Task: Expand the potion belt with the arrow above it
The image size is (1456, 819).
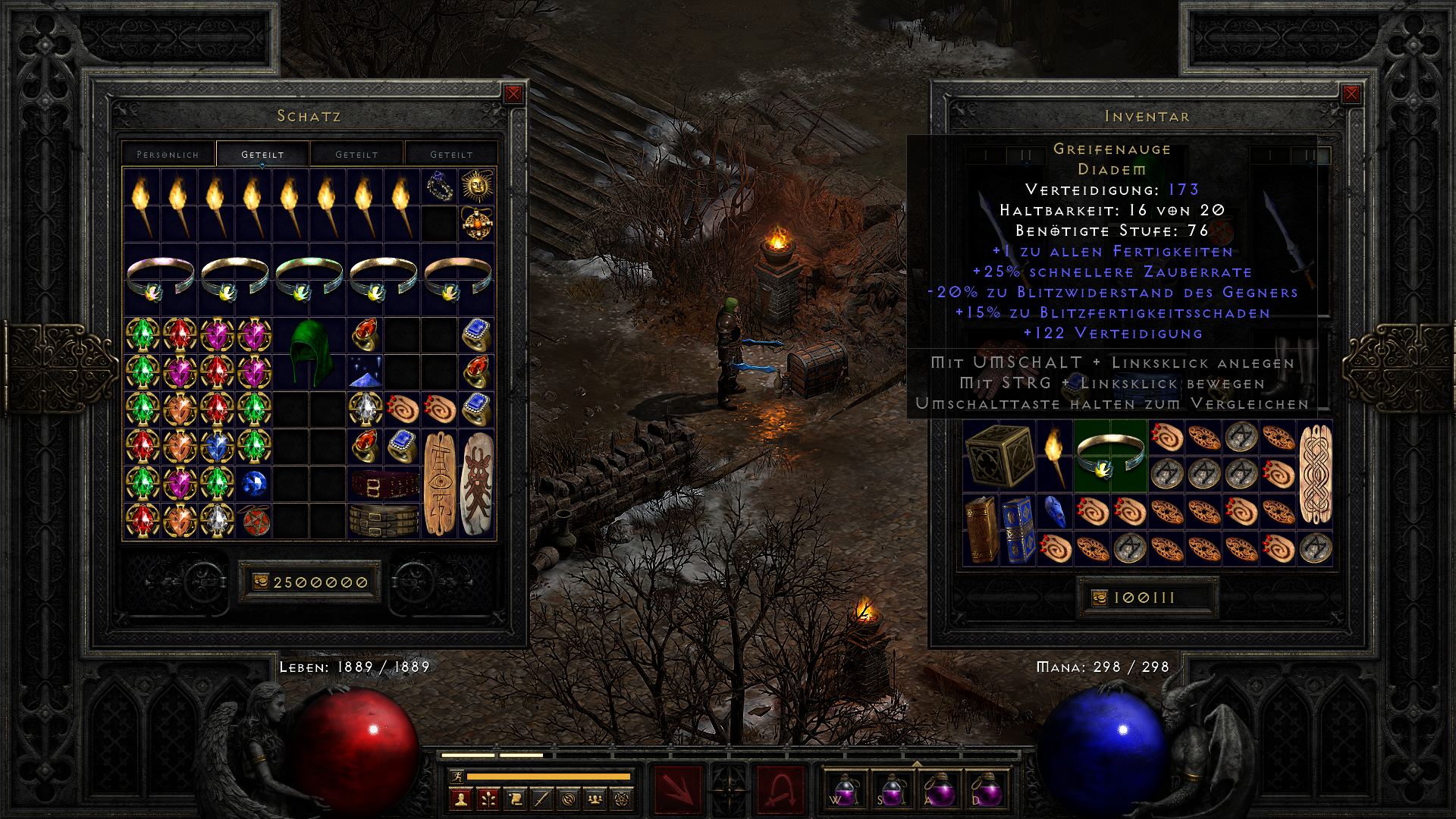Action: tap(918, 765)
